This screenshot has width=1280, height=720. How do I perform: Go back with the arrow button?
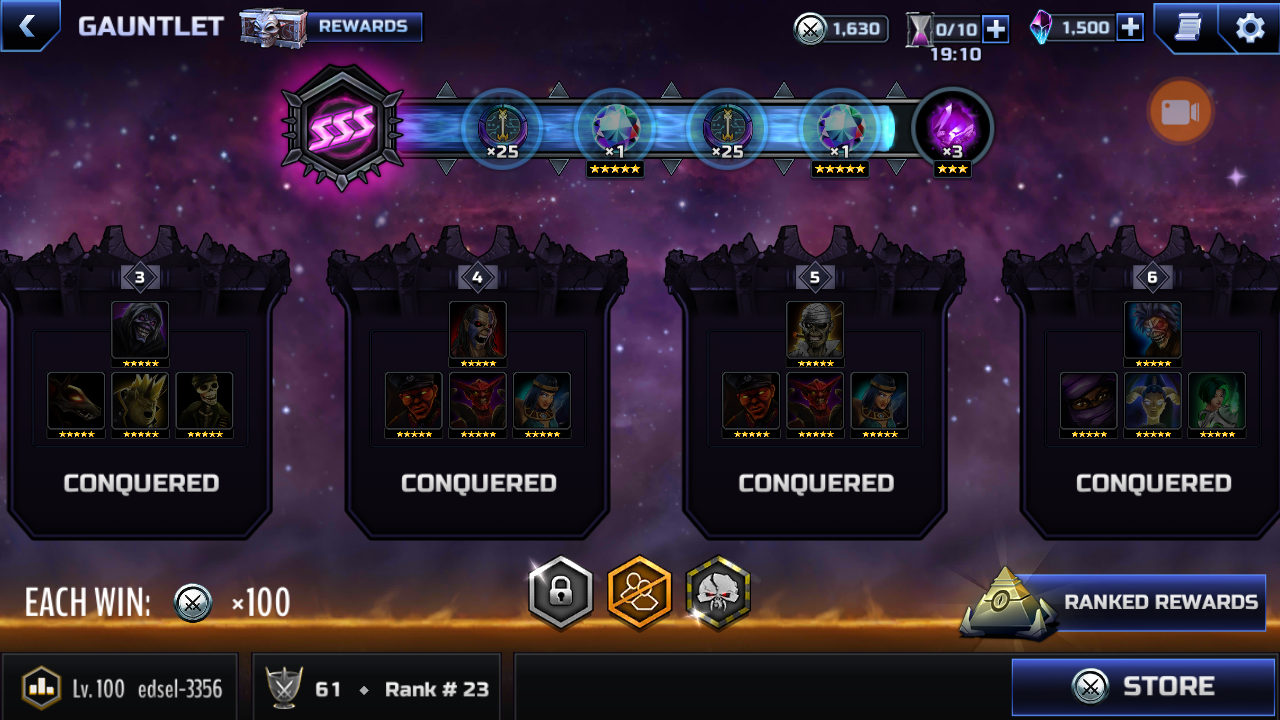click(x=28, y=26)
